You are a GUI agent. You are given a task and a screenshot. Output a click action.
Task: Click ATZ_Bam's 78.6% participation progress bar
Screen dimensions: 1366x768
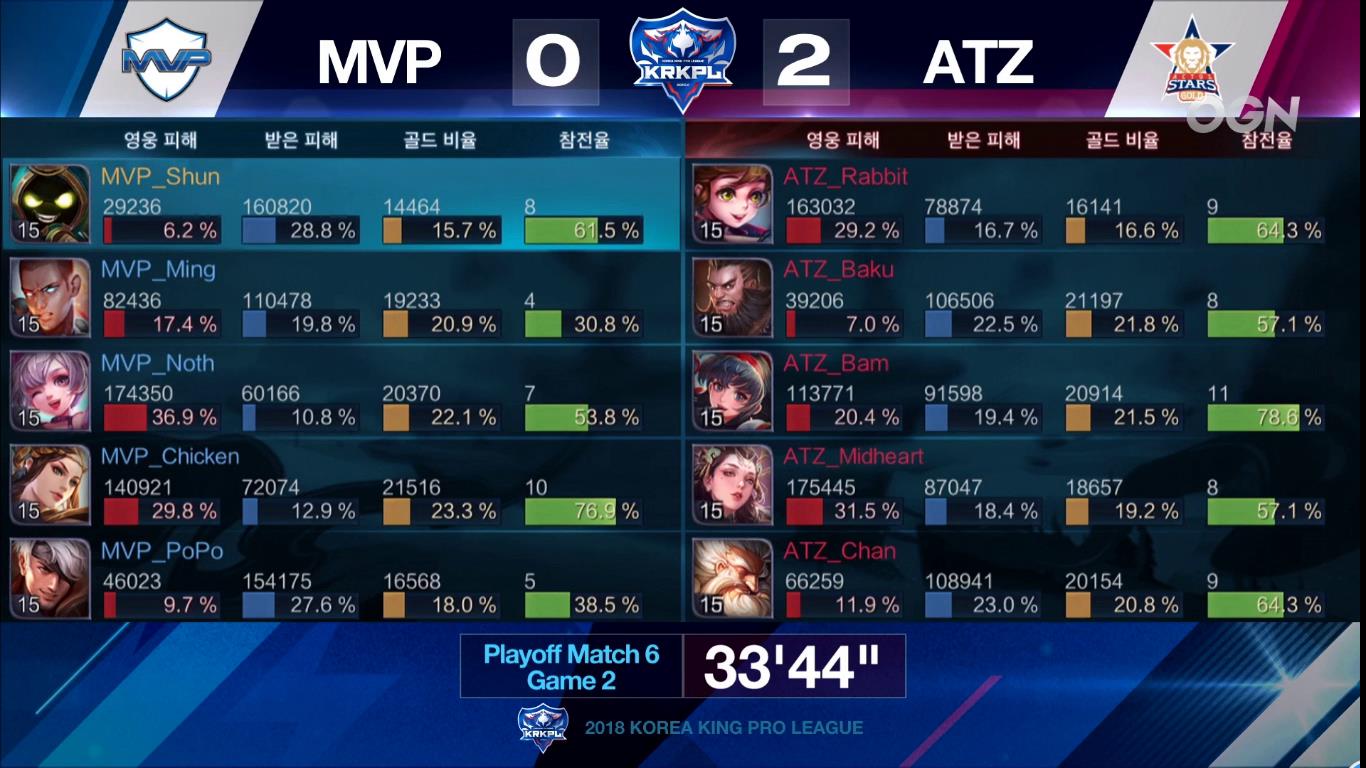(1252, 417)
